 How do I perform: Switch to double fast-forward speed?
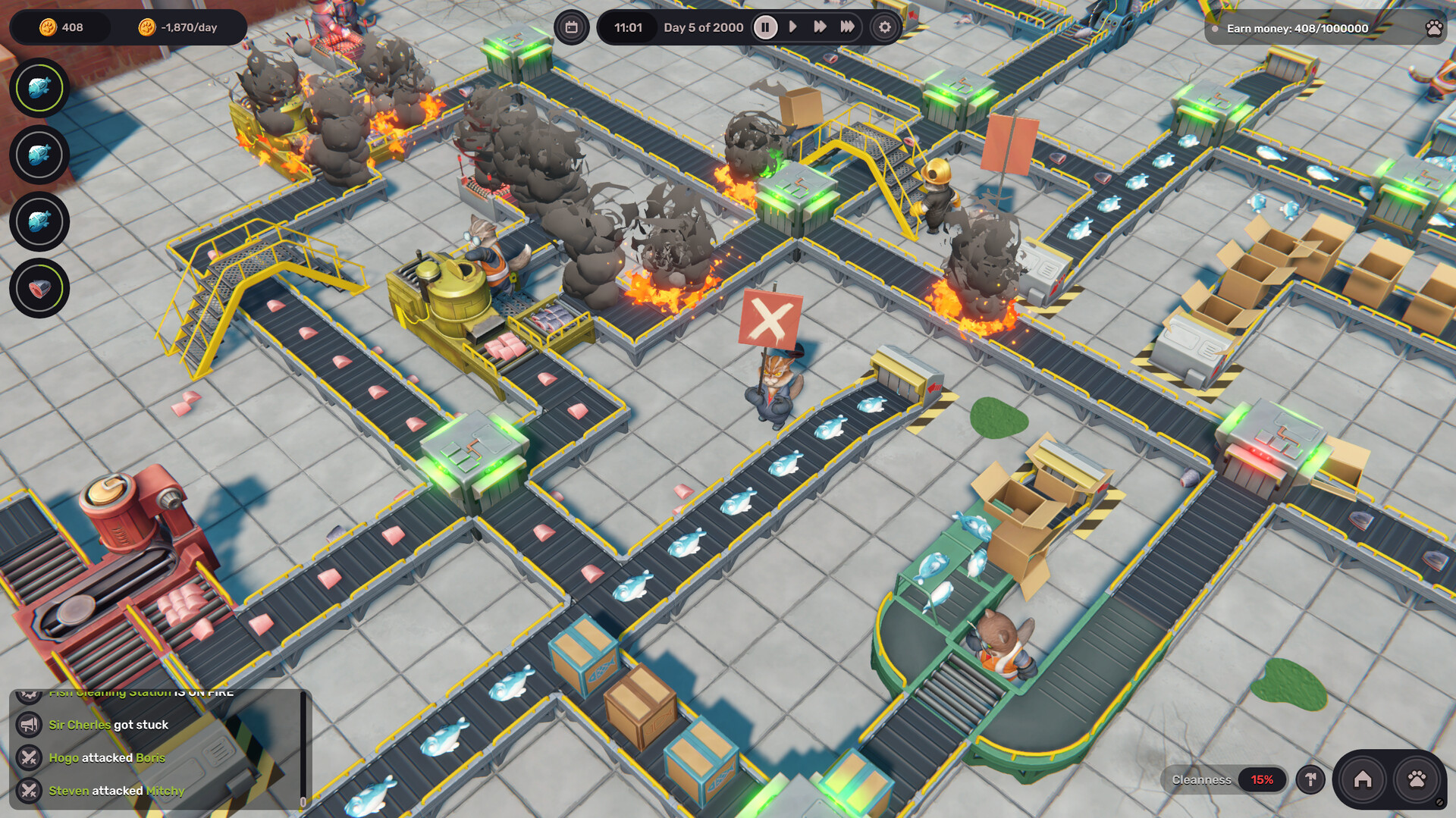pyautogui.click(x=820, y=27)
